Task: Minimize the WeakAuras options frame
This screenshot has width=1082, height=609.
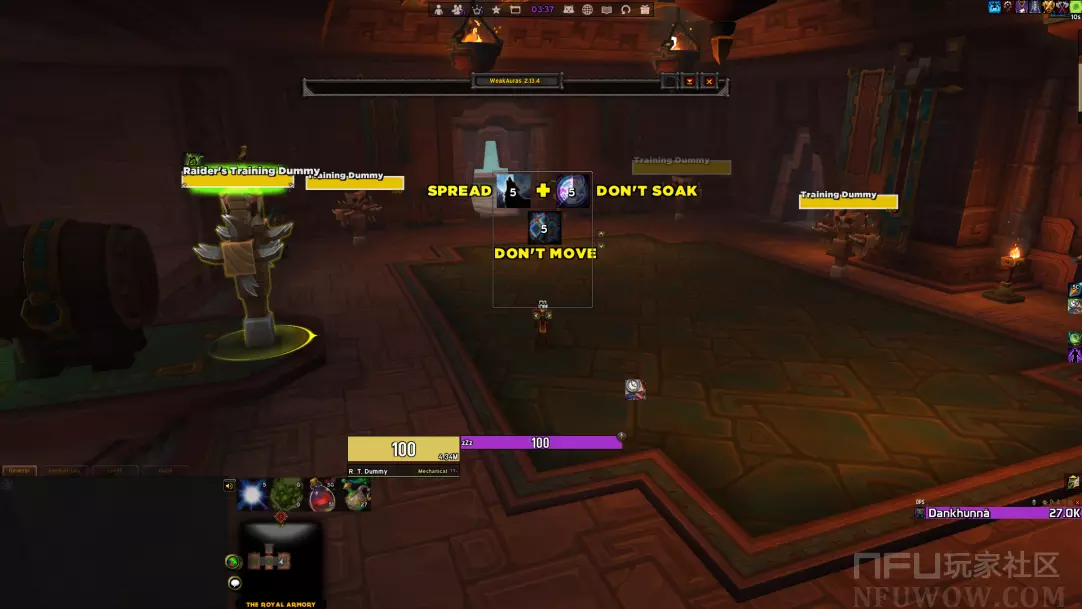Action: click(x=689, y=81)
